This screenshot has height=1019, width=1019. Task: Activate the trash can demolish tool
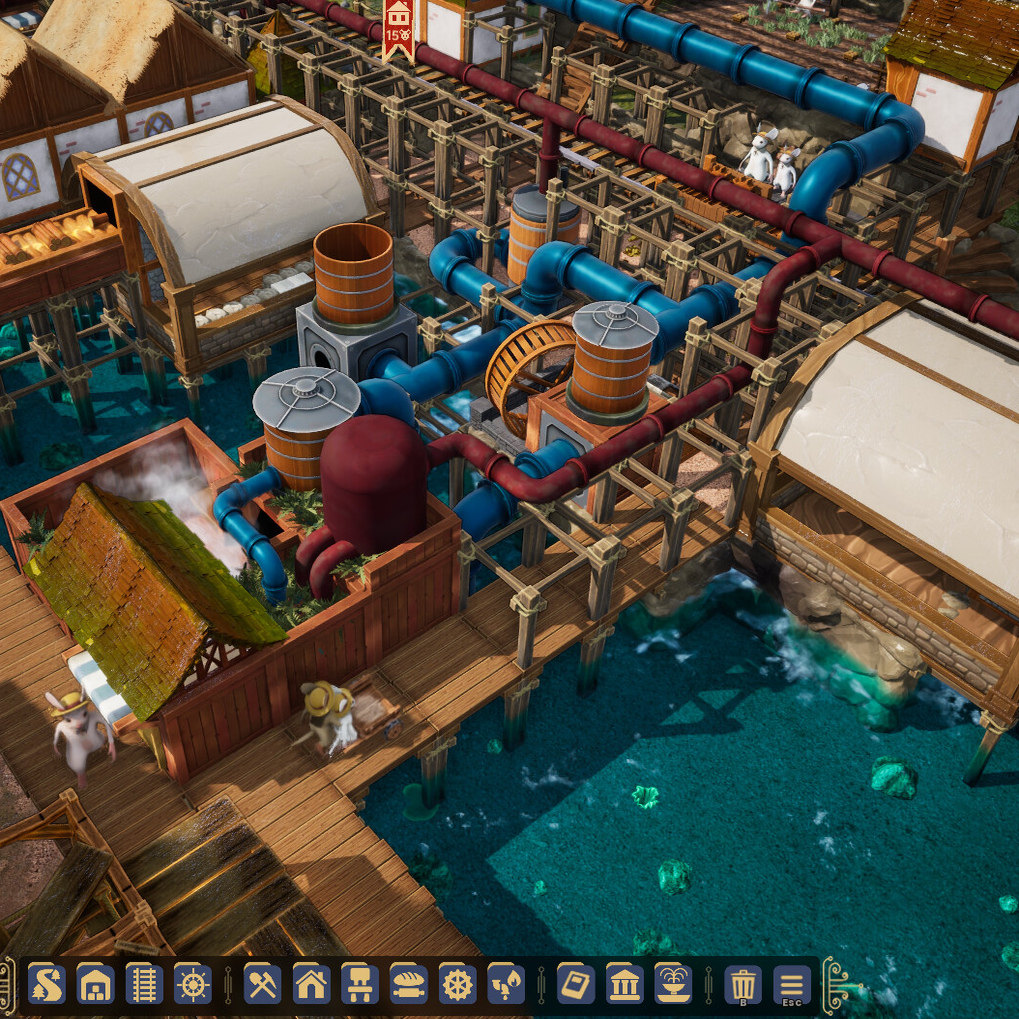pos(743,984)
